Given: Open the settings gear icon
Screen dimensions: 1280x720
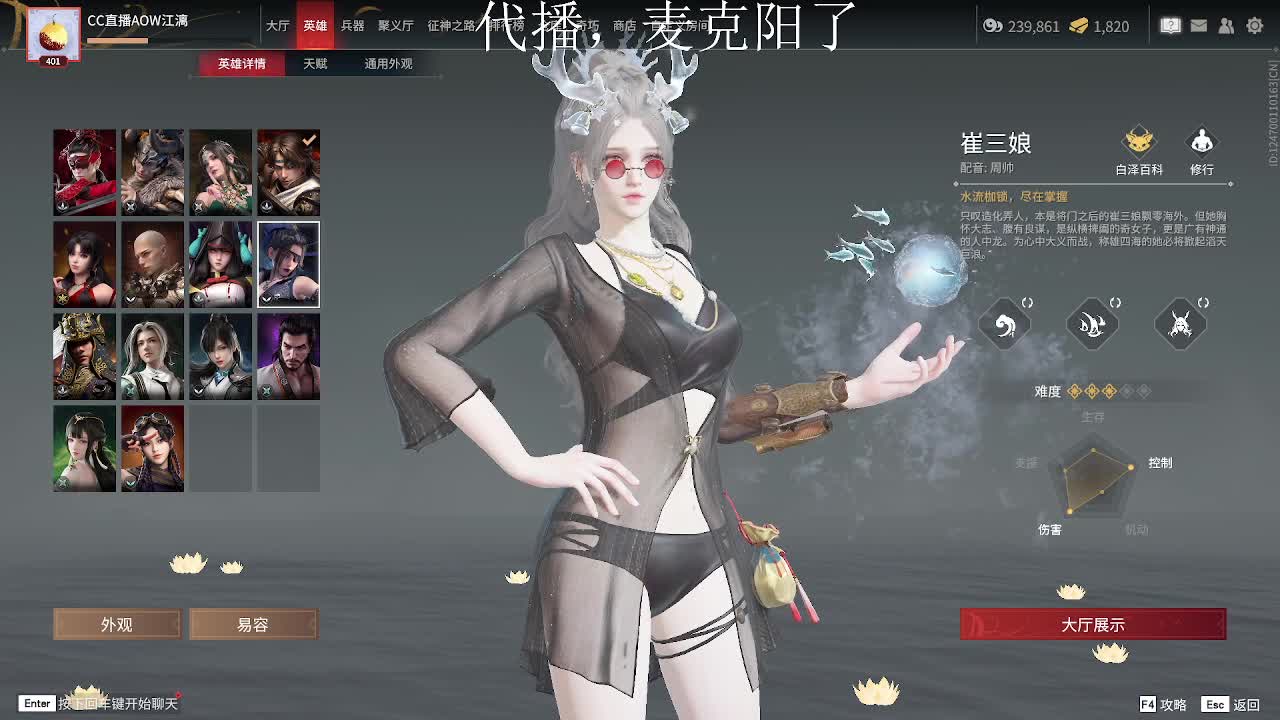Looking at the screenshot, I should [1255, 27].
